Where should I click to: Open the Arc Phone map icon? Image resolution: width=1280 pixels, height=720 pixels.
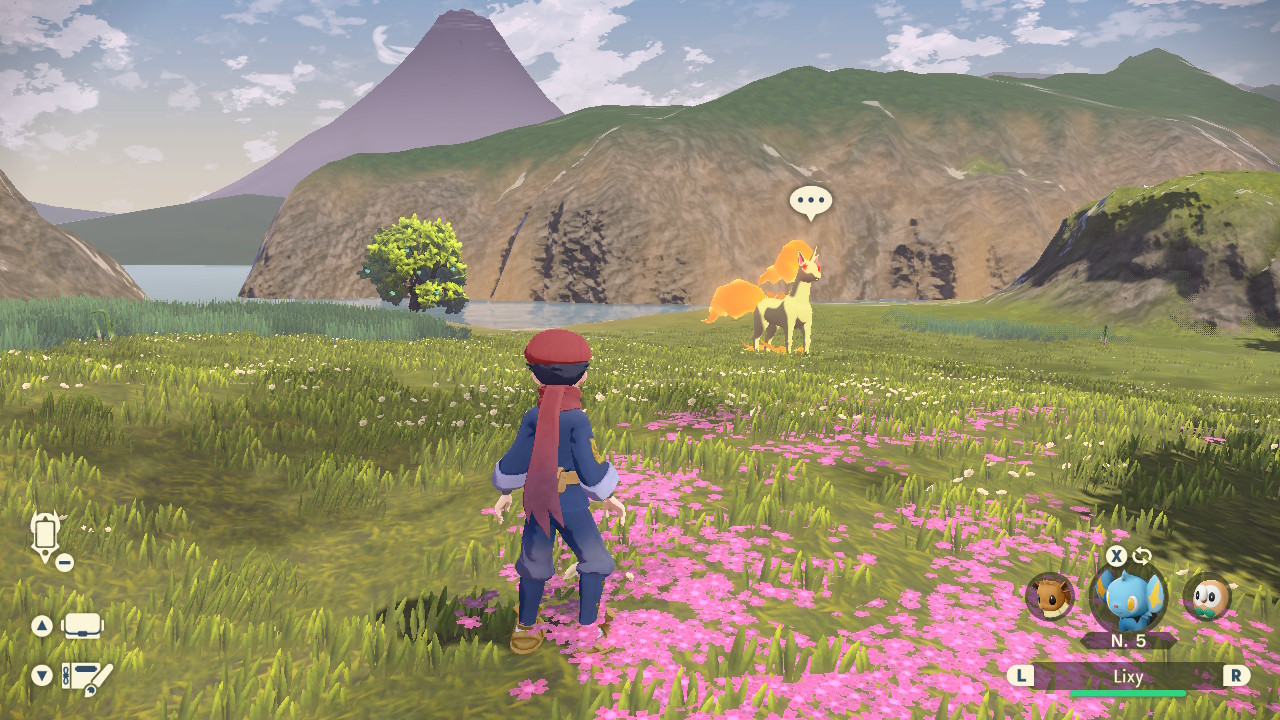click(x=46, y=535)
